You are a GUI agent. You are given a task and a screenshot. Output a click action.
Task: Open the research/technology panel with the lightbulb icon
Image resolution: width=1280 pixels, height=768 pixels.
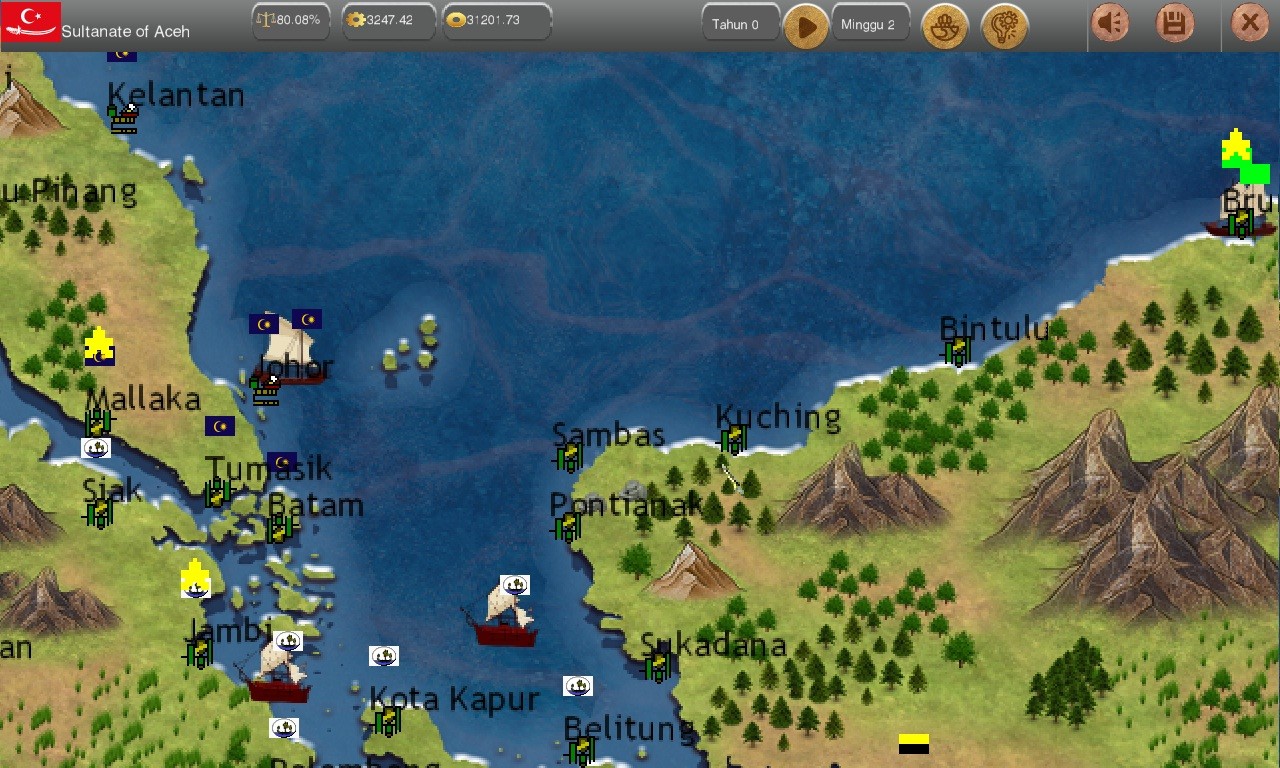click(1005, 27)
